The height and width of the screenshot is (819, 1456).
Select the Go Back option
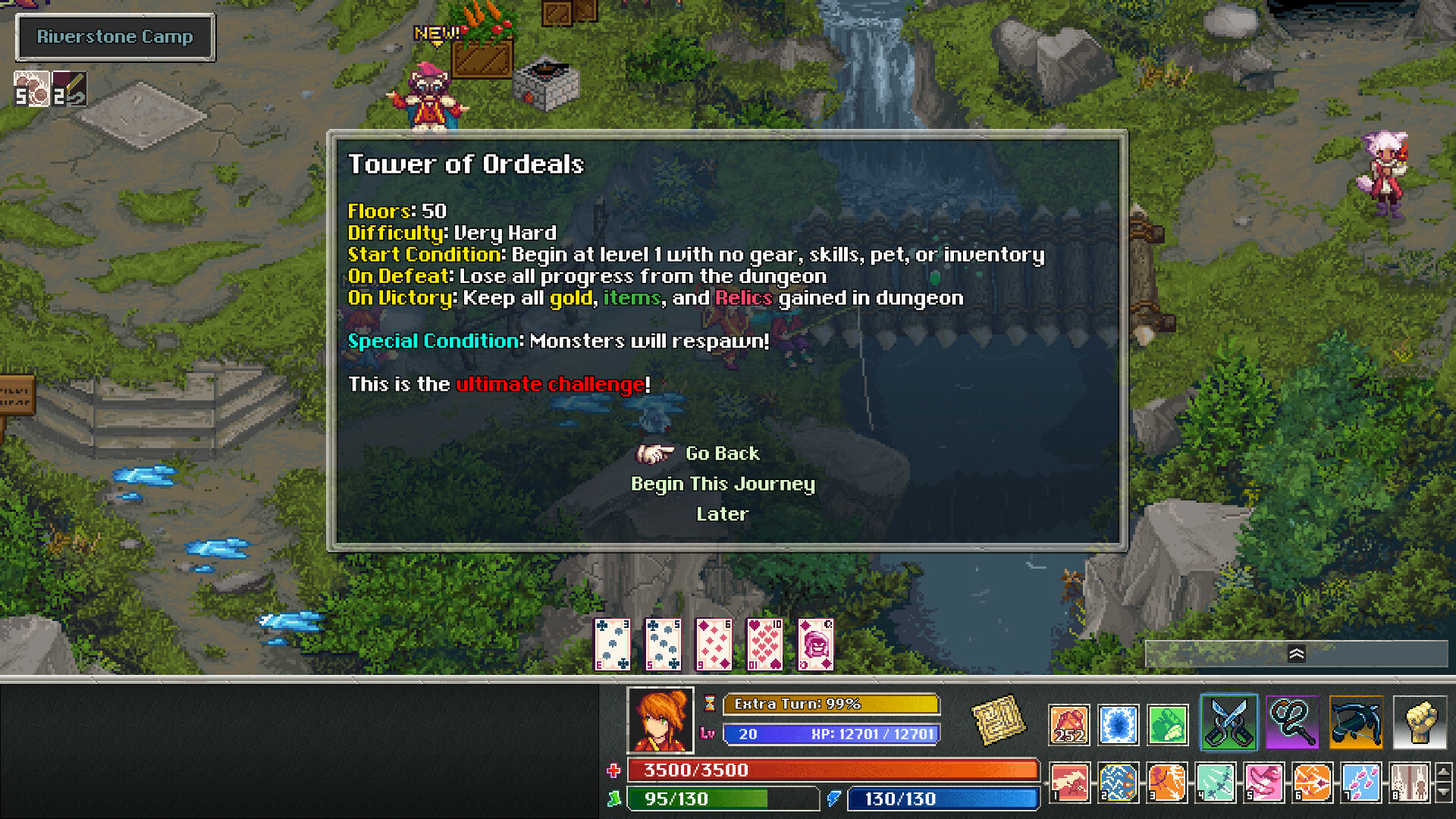tap(721, 453)
